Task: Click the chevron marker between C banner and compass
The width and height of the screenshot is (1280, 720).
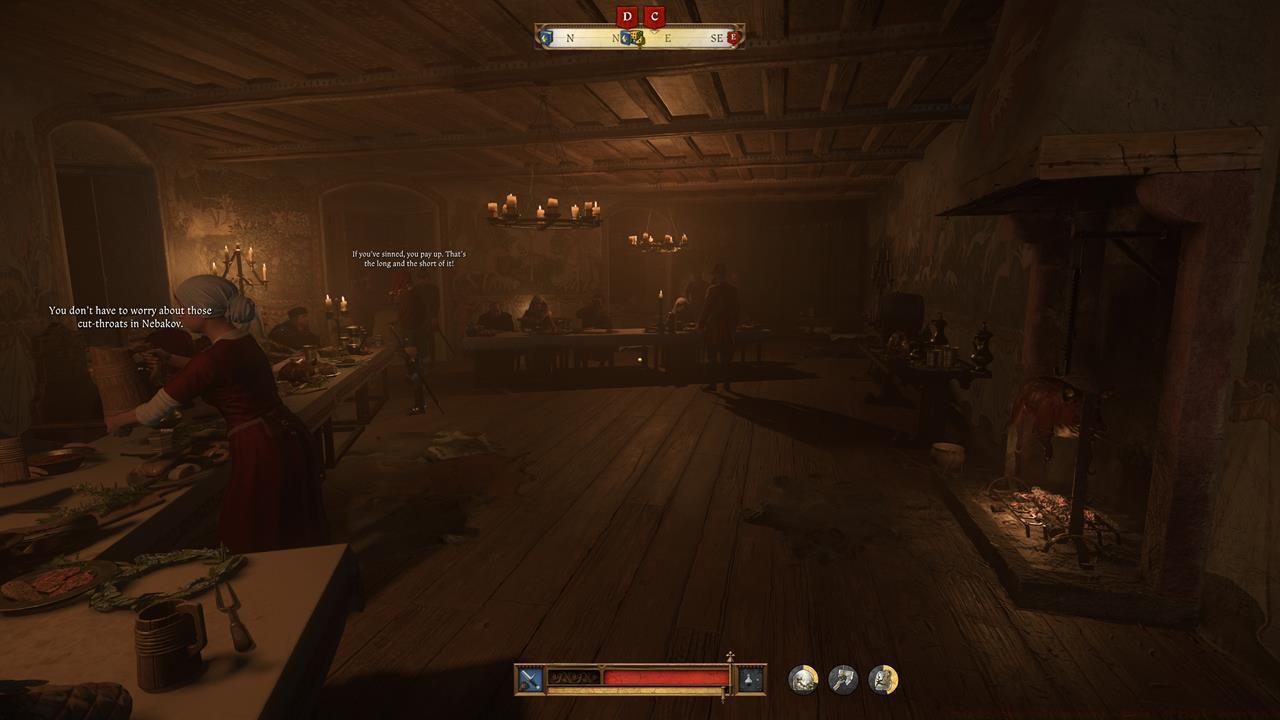Action: tap(655, 32)
